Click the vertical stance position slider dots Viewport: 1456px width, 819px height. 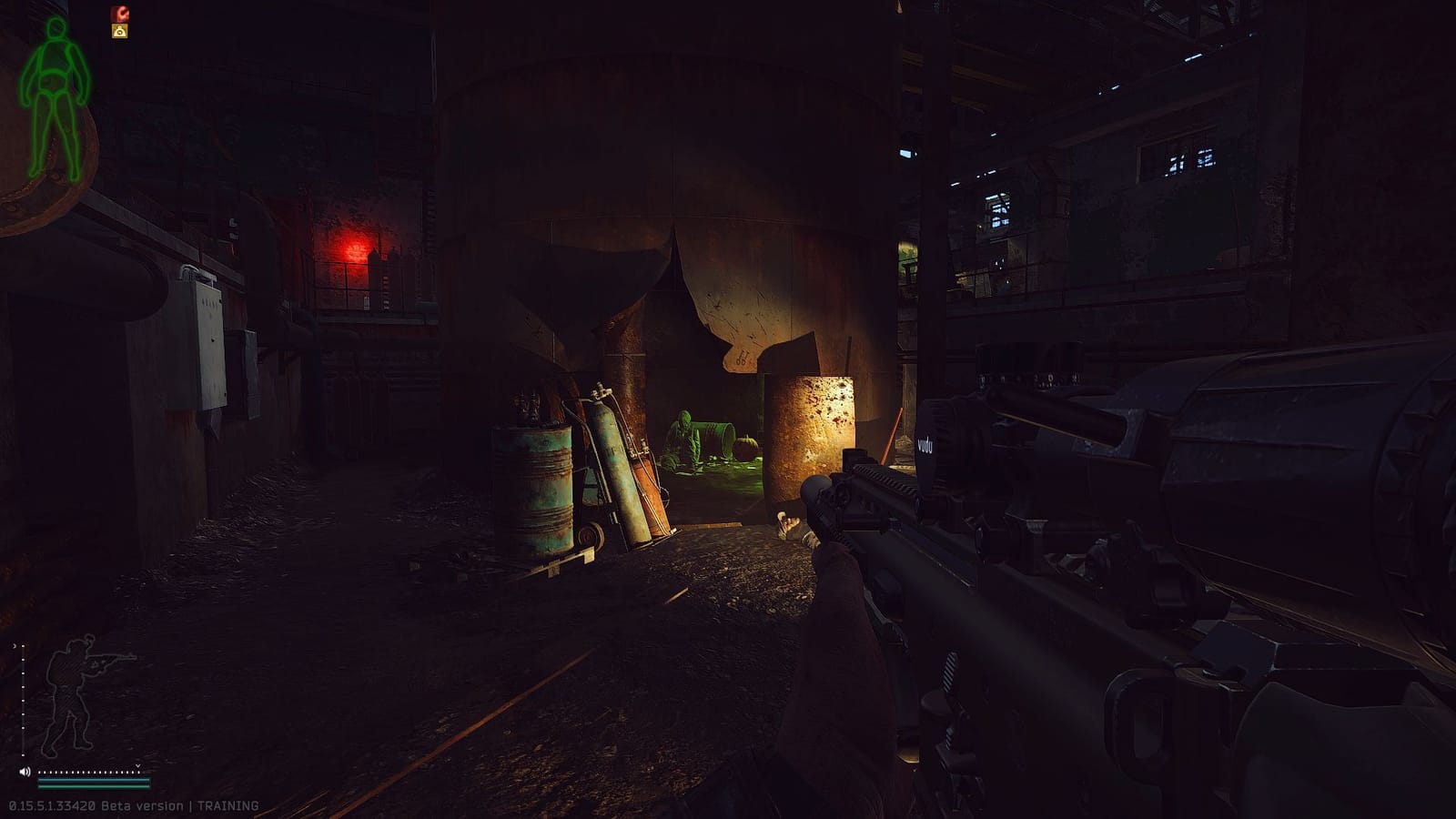[22, 700]
